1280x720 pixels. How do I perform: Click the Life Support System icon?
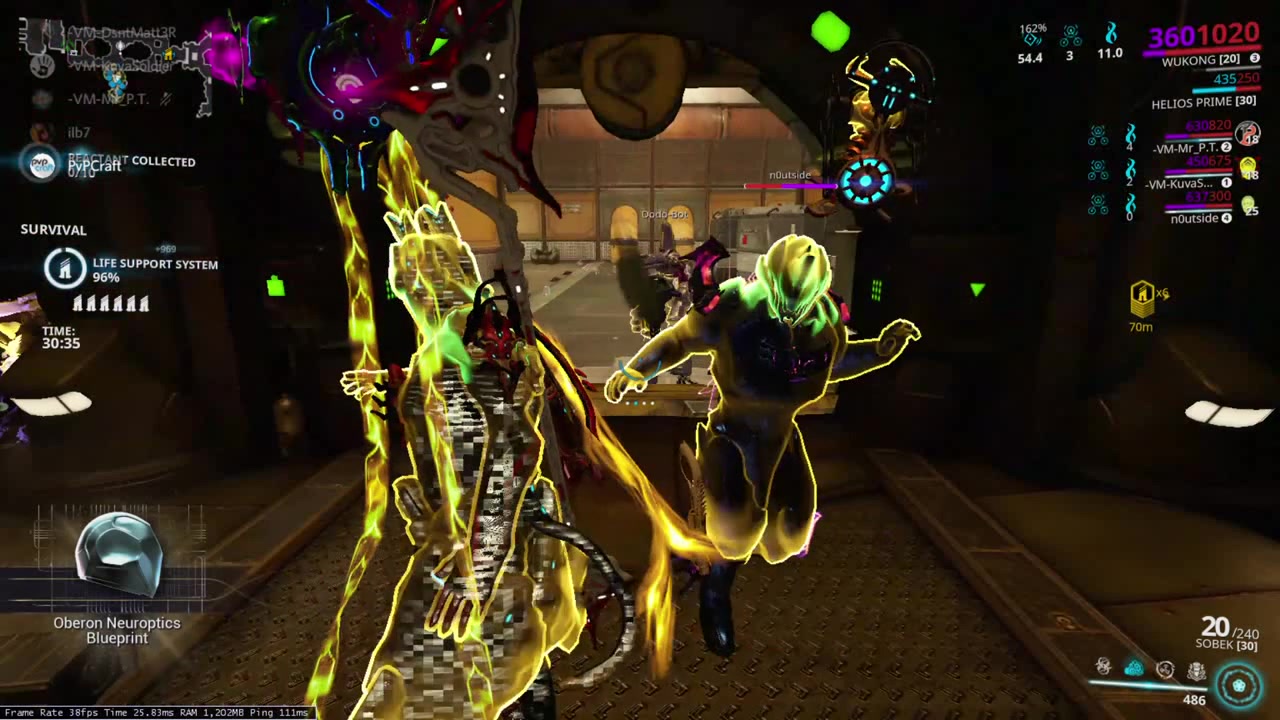point(65,269)
